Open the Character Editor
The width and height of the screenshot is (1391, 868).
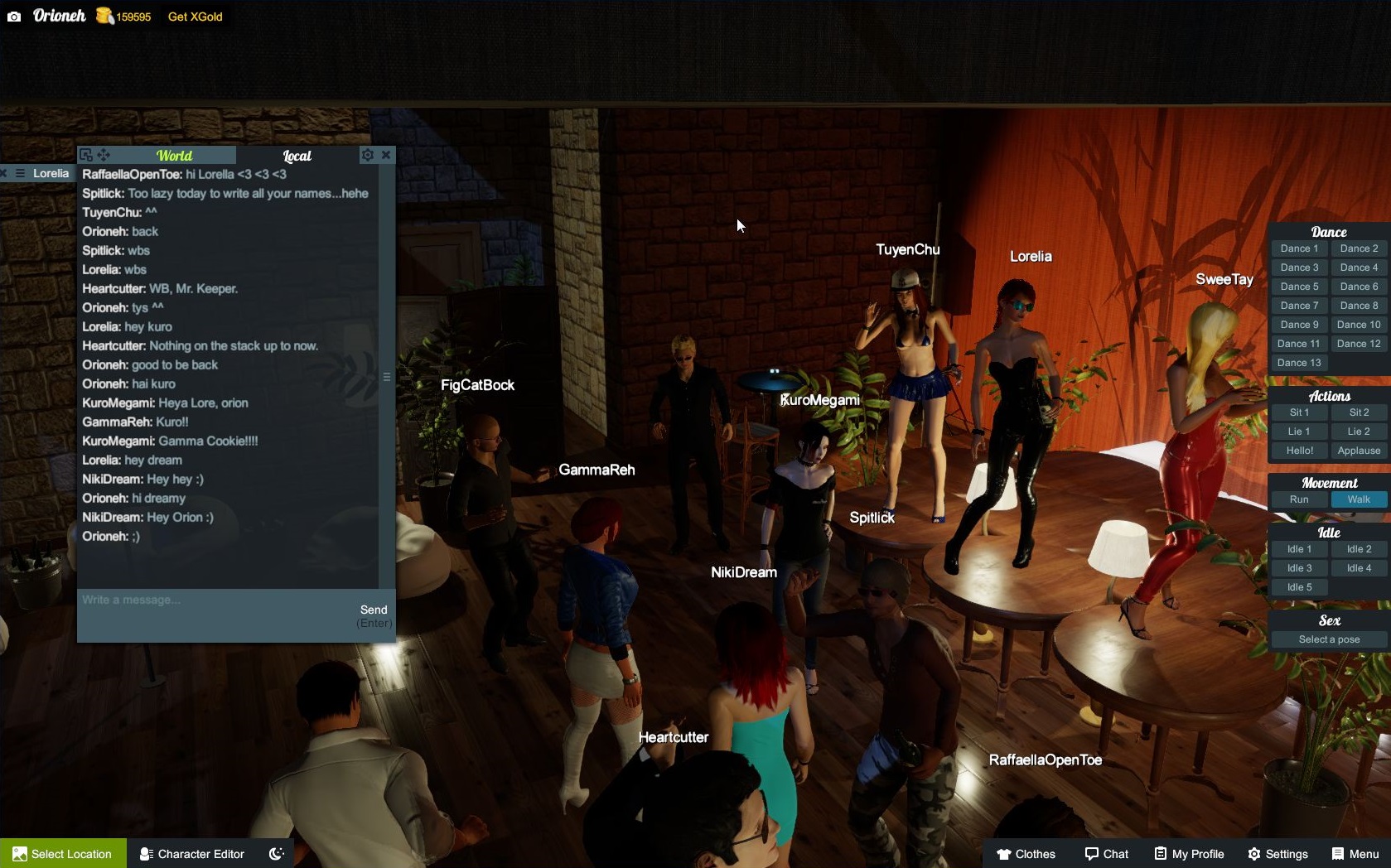click(x=192, y=854)
